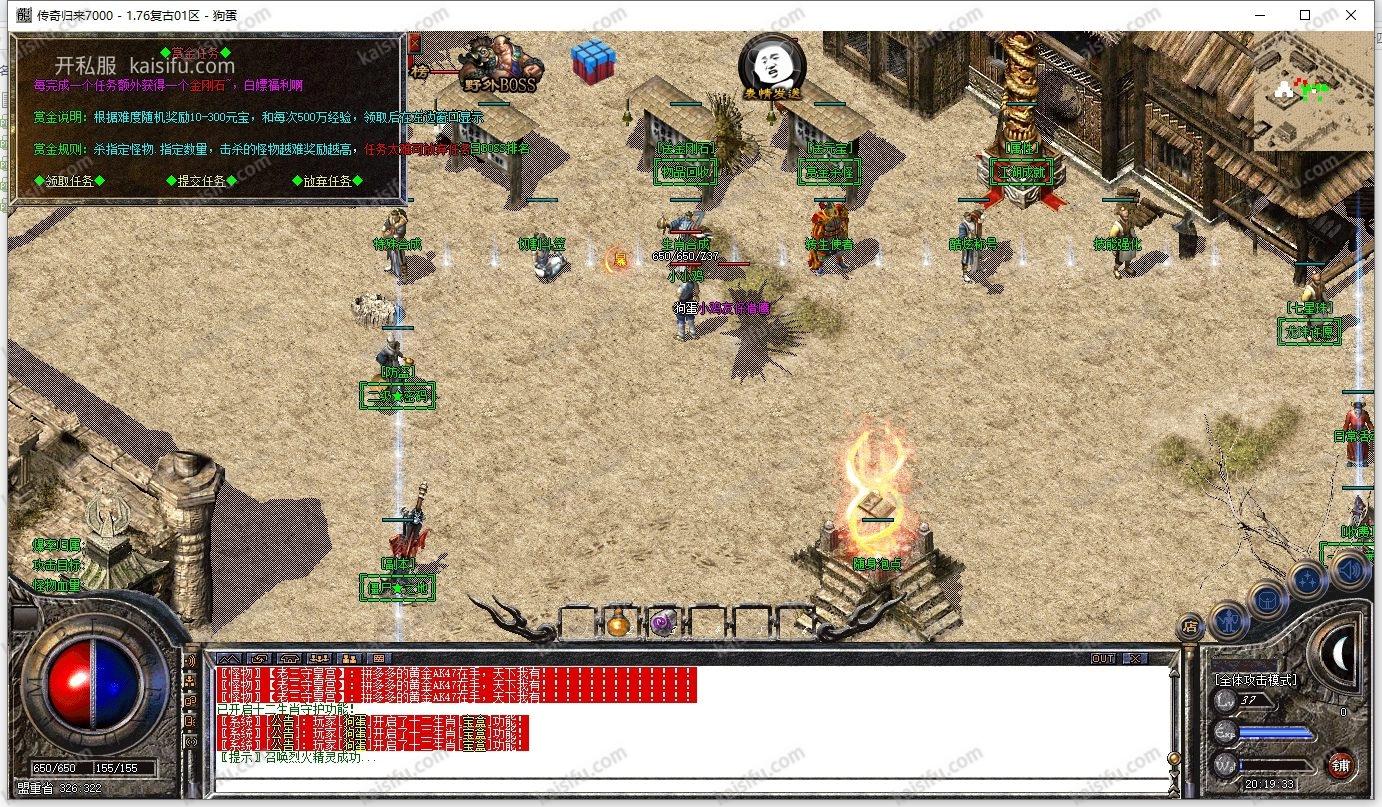Use the purple scroll in the belt
The image size is (1382, 807).
(661, 624)
